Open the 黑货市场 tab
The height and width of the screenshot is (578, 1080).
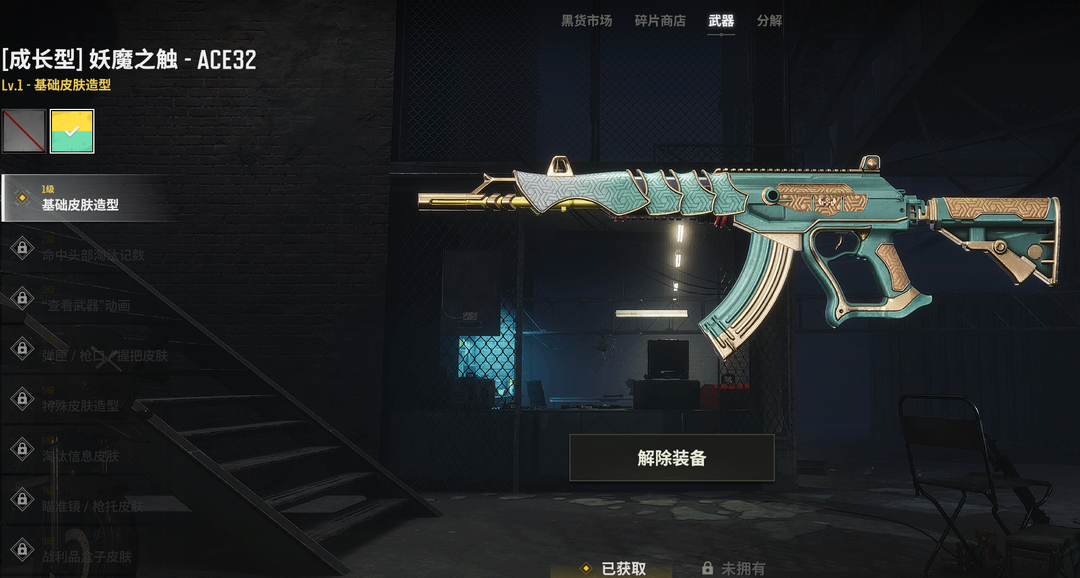[586, 21]
